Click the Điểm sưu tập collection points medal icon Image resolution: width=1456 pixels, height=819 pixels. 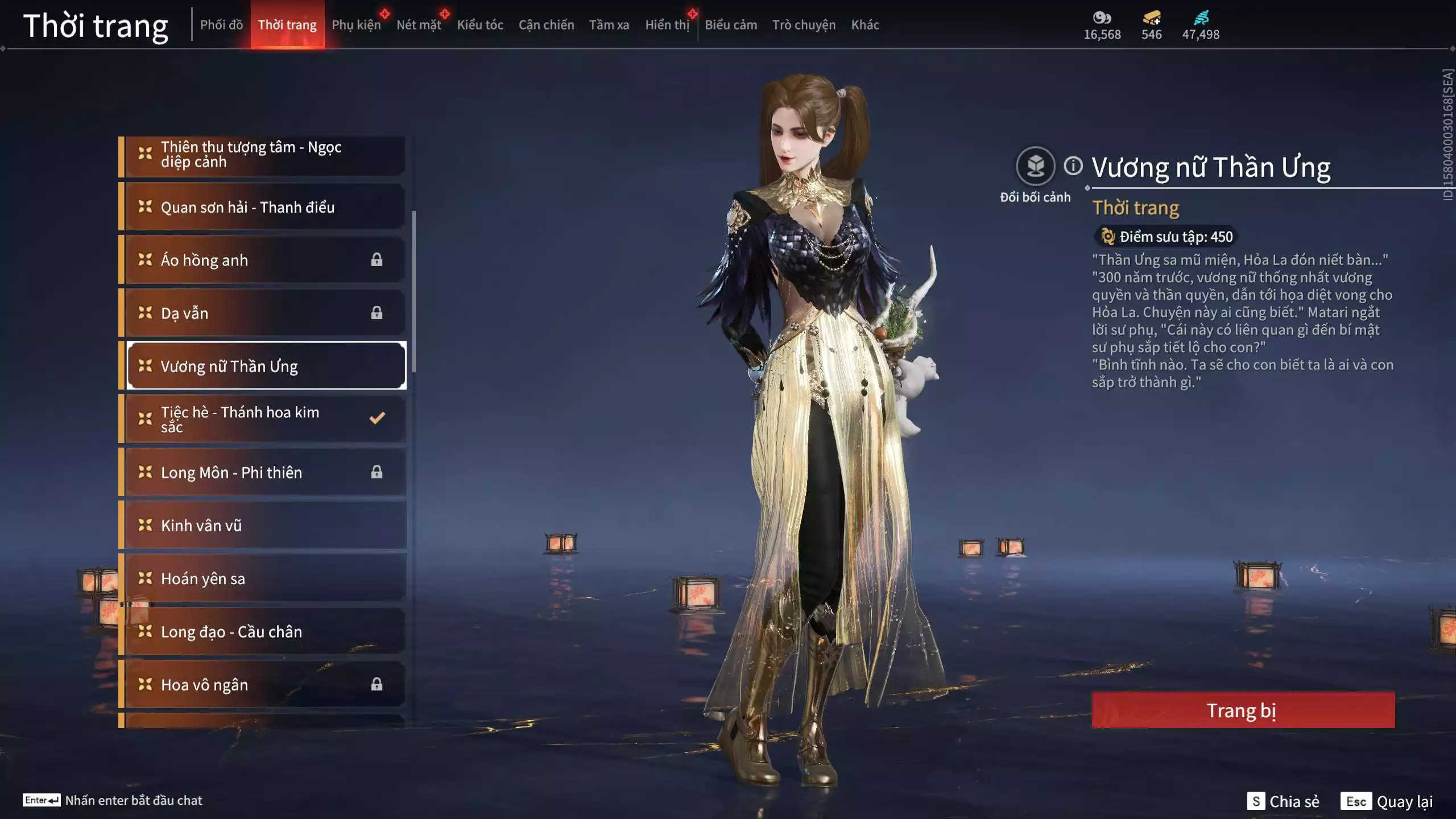coord(1108,237)
